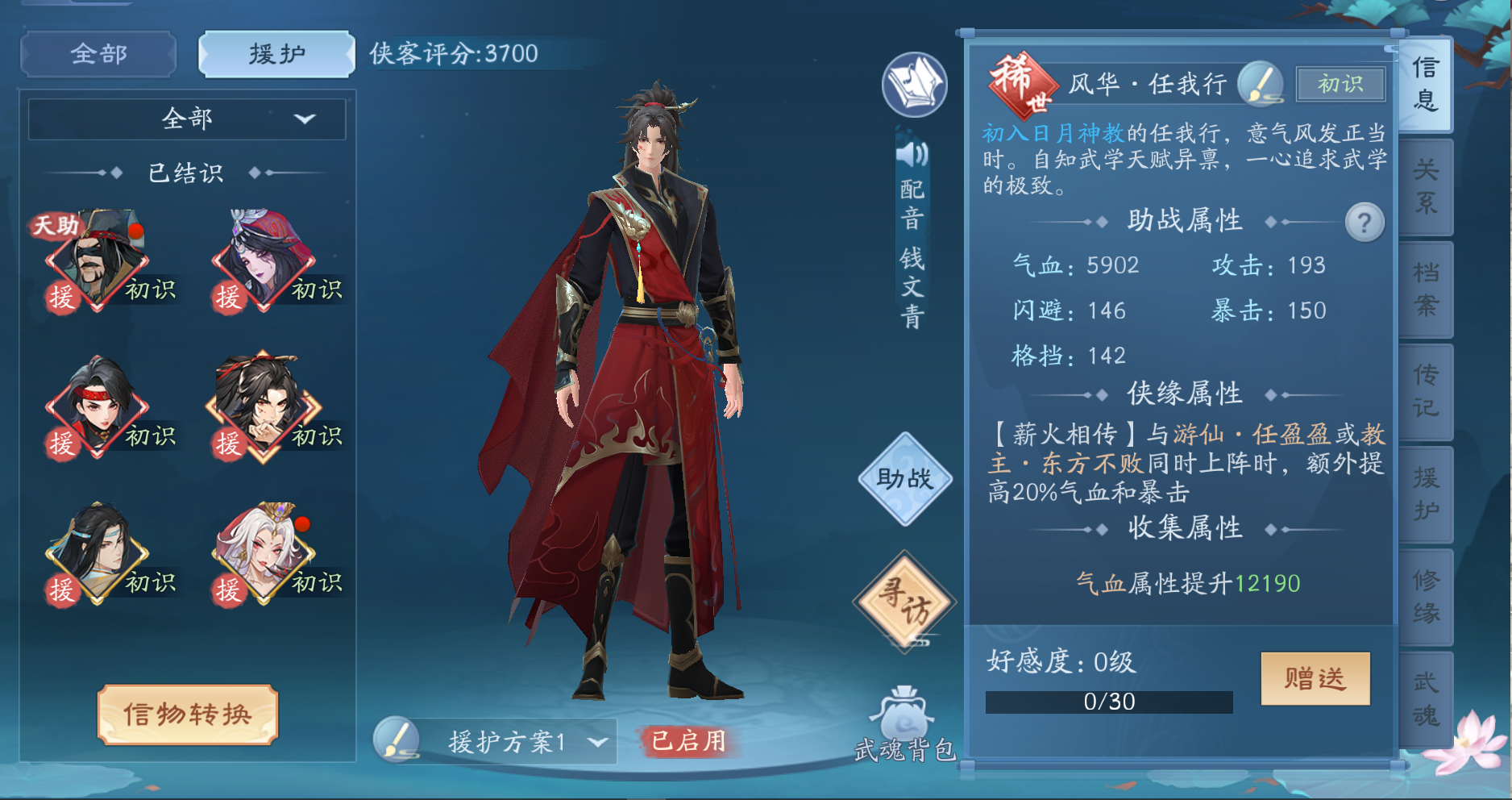Expand the 已结识 section divider
Image resolution: width=1512 pixels, height=800 pixels.
[187, 171]
